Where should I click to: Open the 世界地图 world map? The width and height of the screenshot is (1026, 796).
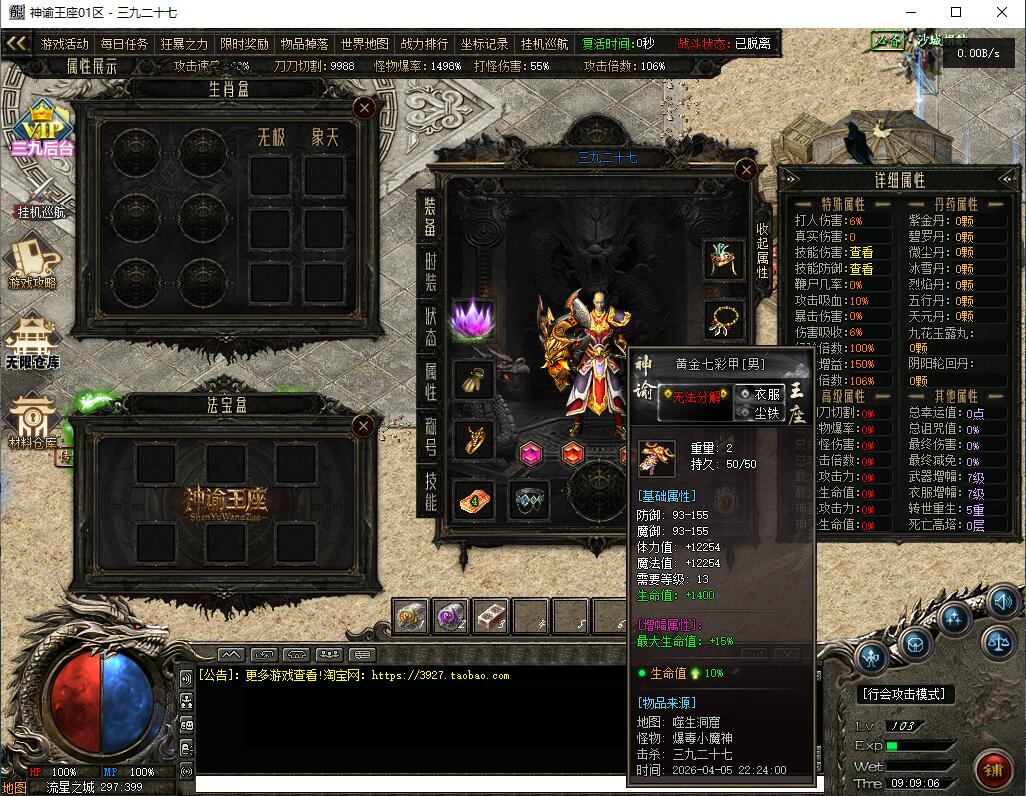coord(364,44)
